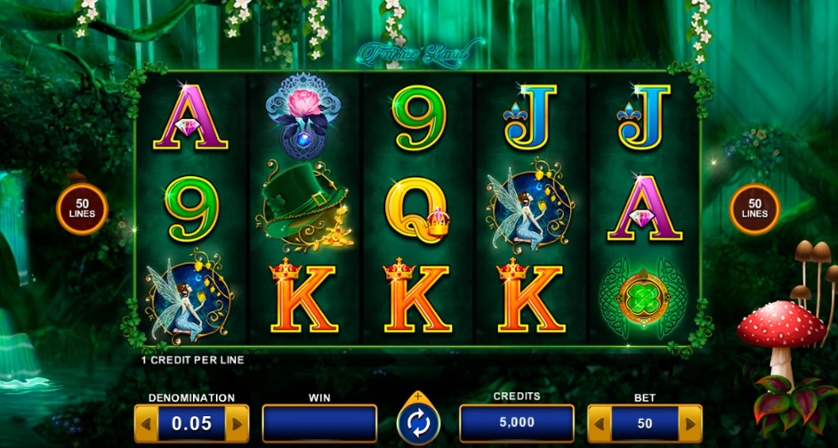
Task: Raise the bet using its right arrow
Action: (x=690, y=423)
